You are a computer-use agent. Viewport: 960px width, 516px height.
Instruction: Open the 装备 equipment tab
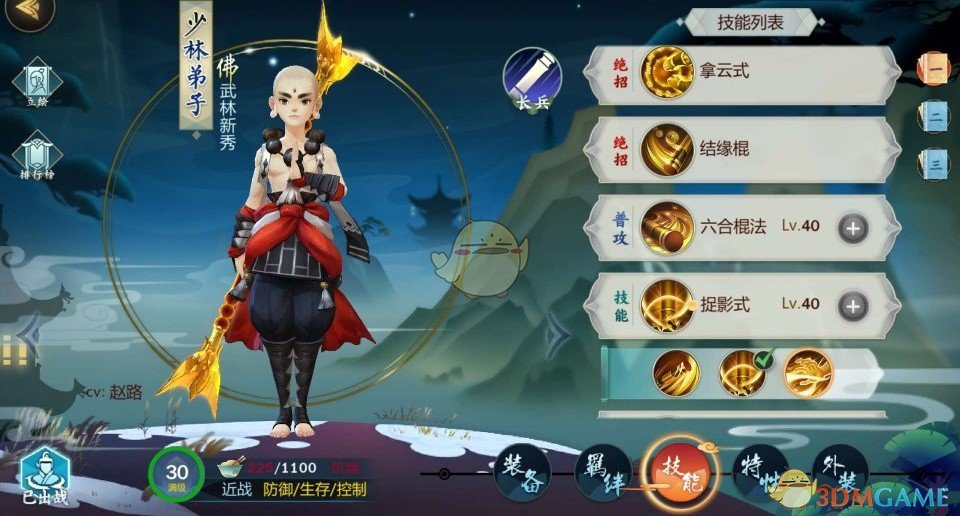pos(523,472)
